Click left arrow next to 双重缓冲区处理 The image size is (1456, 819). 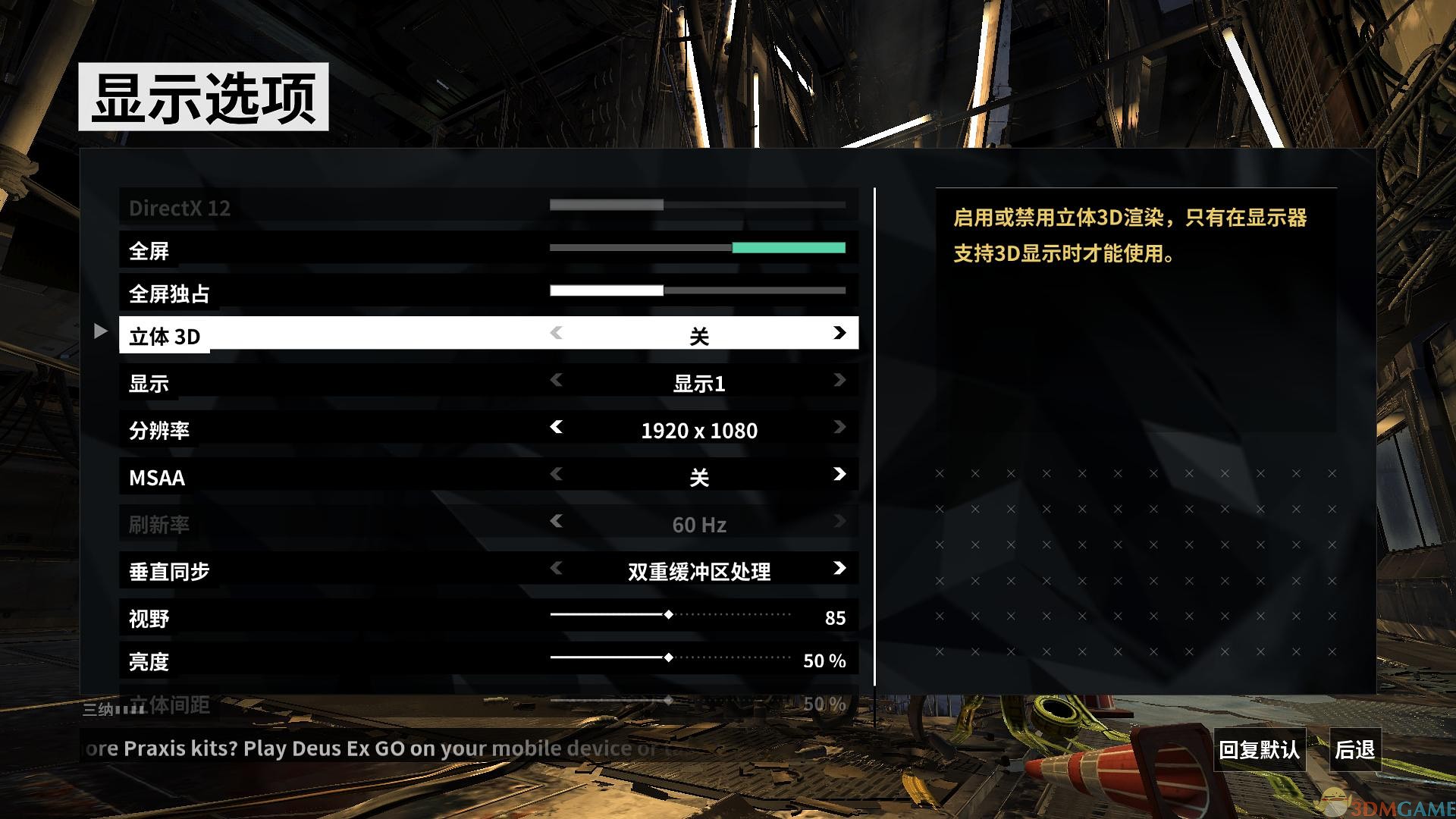557,570
